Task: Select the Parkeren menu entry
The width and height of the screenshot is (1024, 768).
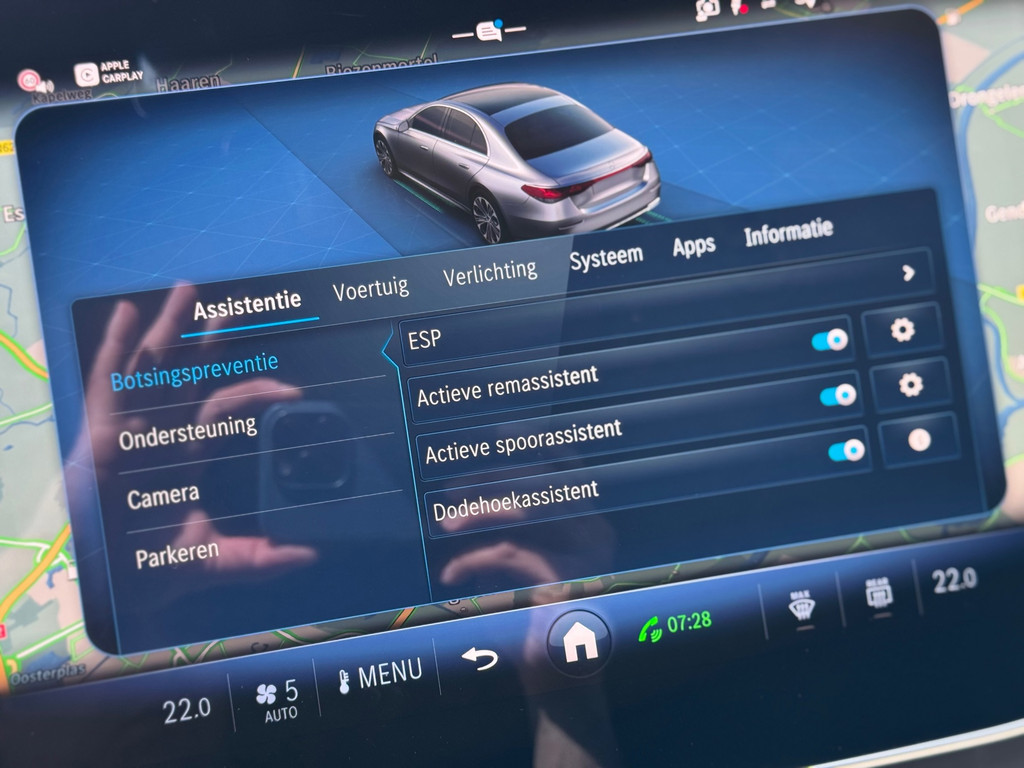Action: click(177, 554)
